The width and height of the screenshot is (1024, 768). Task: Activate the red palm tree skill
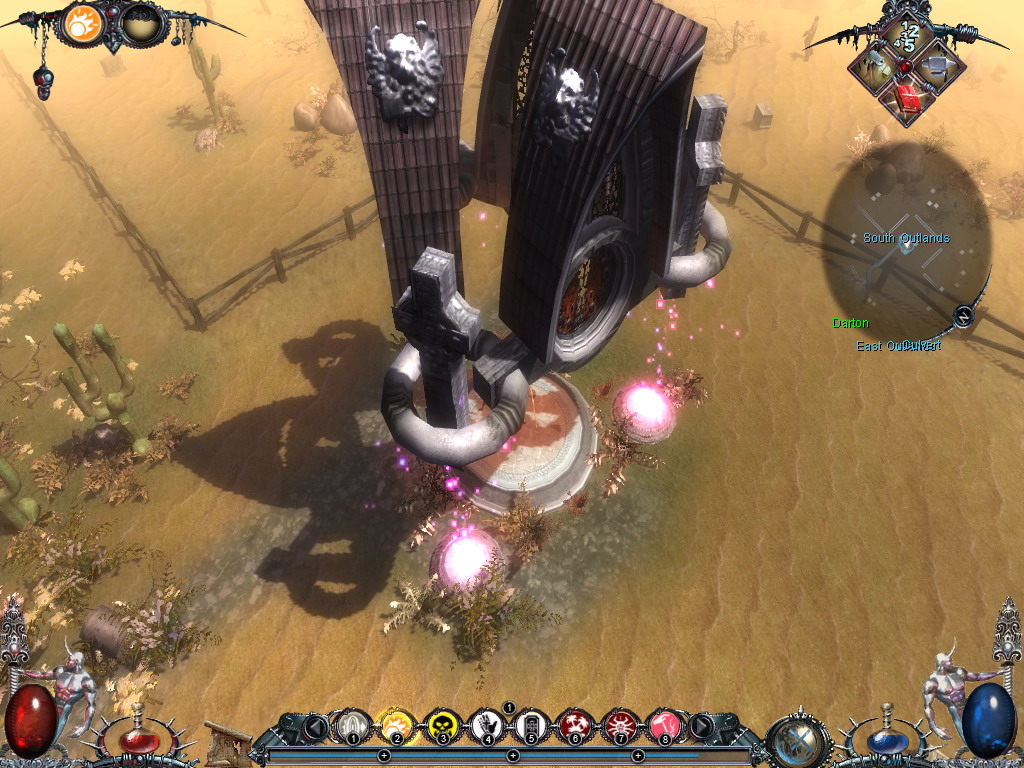coord(575,725)
